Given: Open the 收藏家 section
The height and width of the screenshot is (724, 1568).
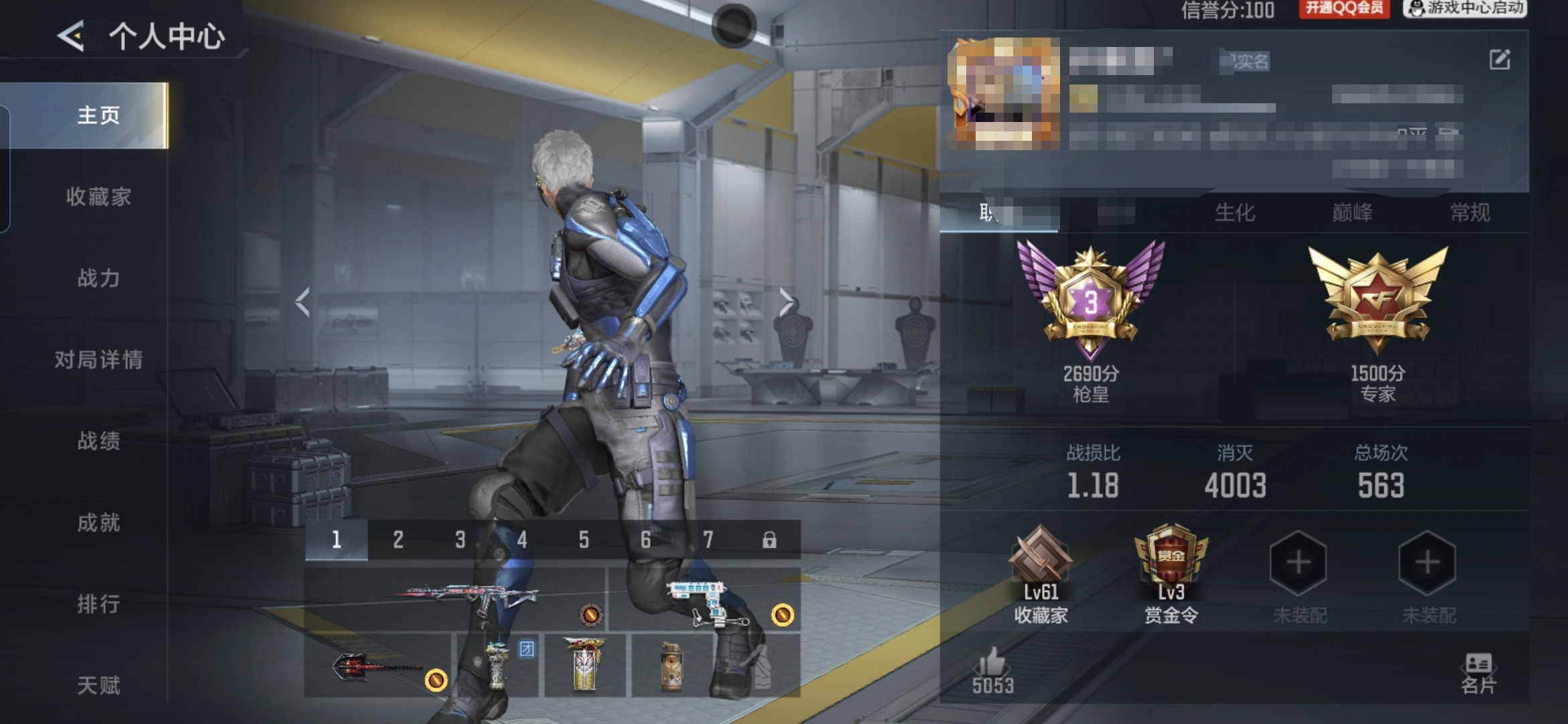Looking at the screenshot, I should (99, 196).
